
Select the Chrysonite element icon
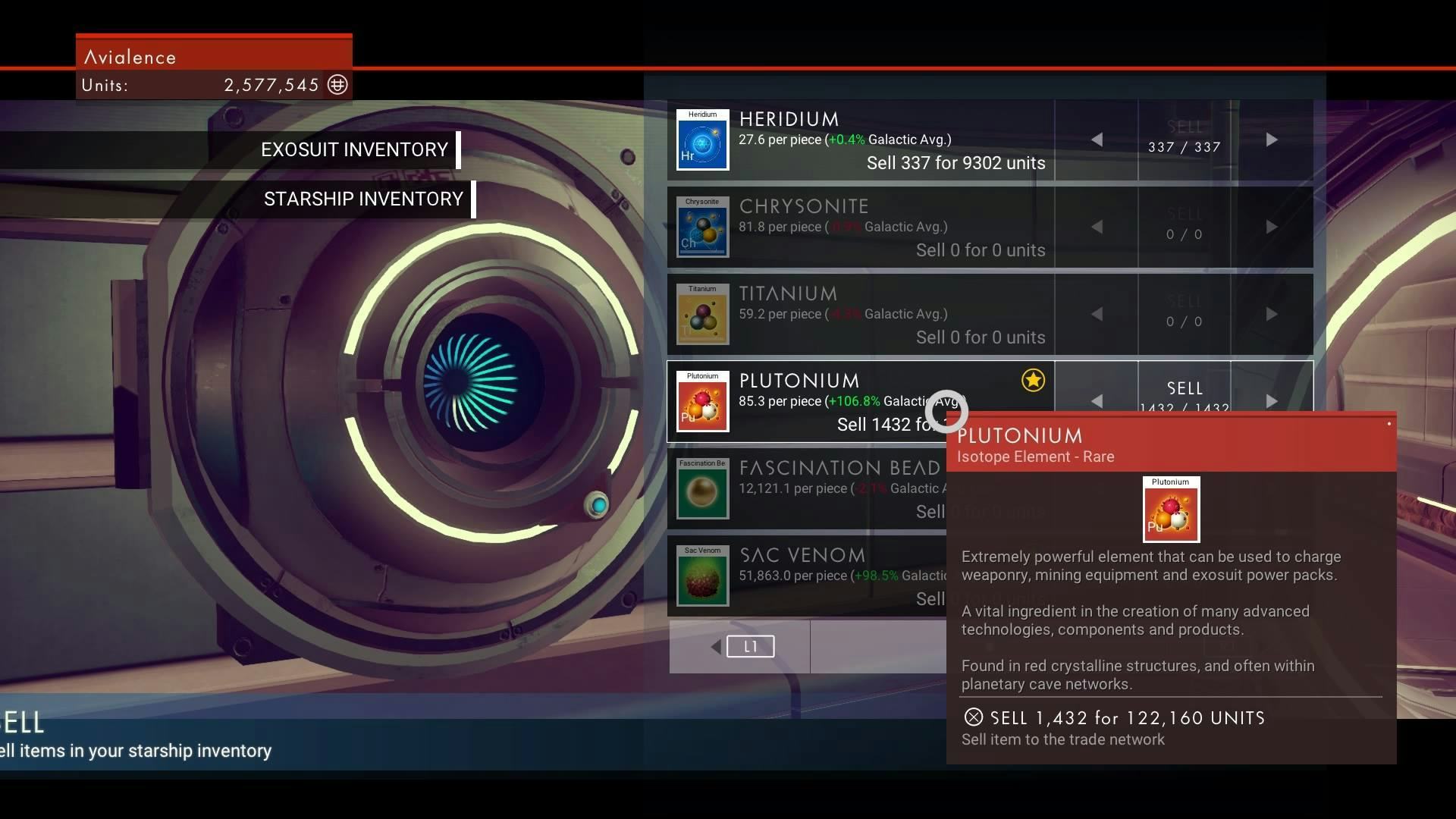(702, 227)
